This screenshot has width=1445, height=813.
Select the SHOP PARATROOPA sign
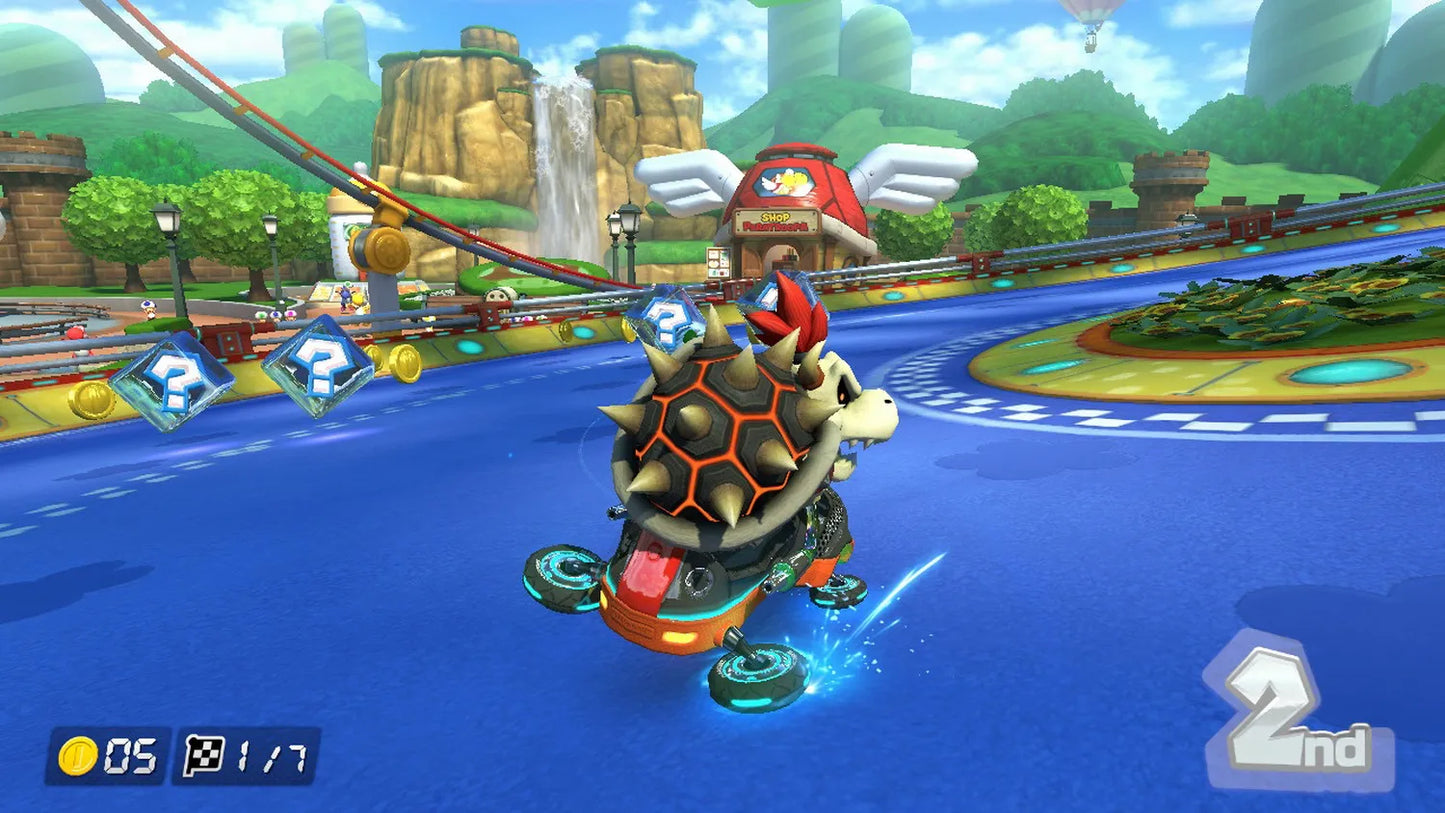click(778, 222)
